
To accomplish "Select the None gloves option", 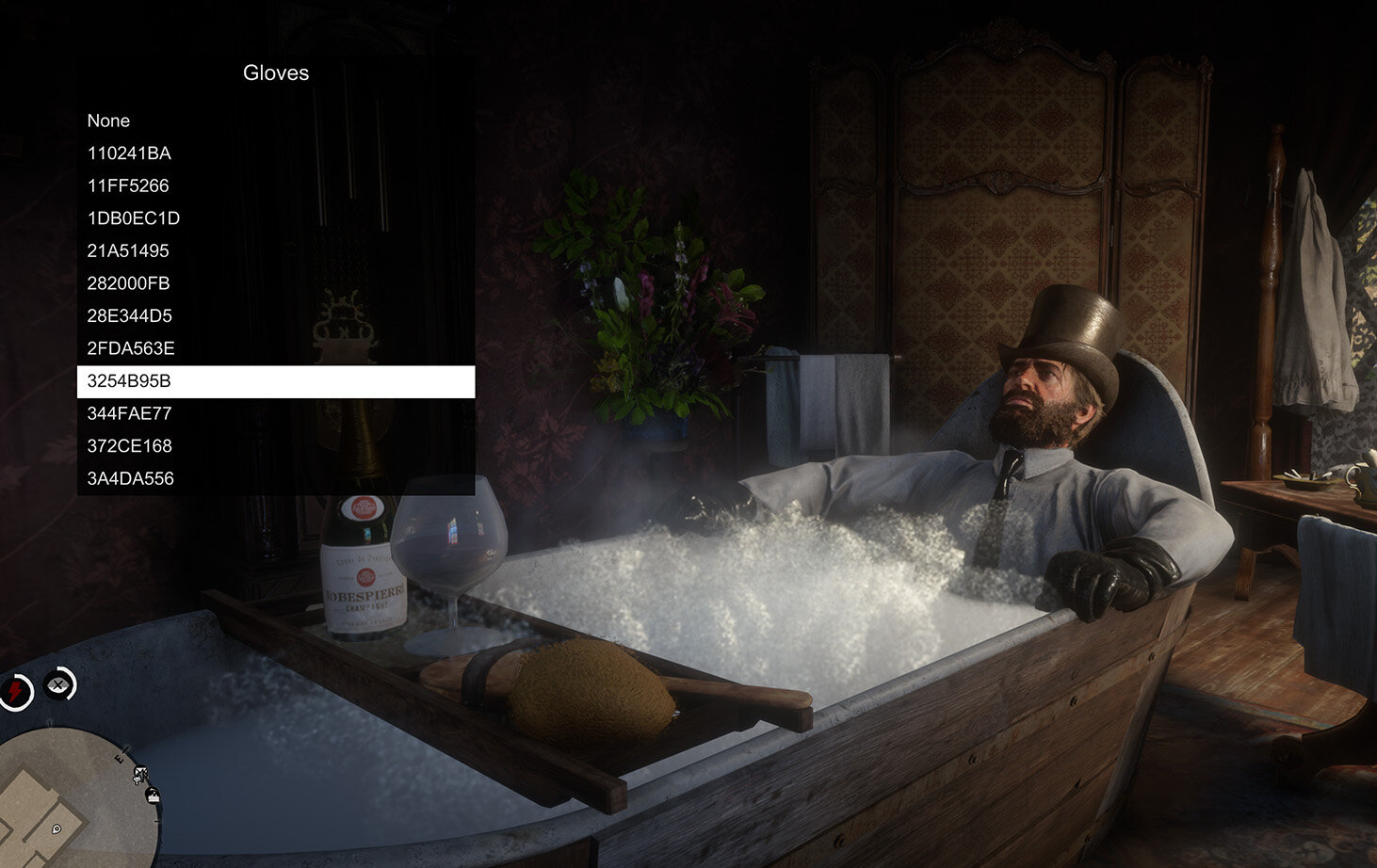I will pos(109,121).
